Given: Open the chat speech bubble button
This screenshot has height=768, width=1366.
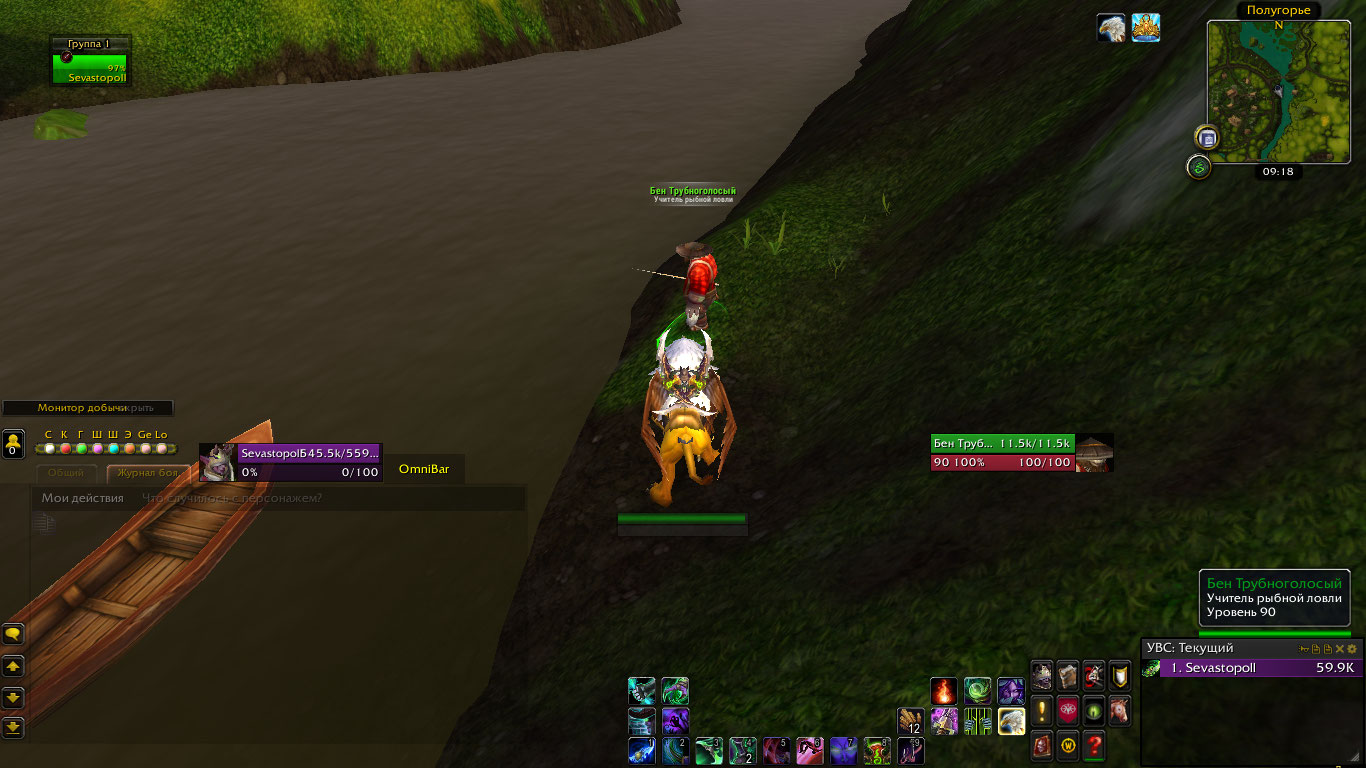Looking at the screenshot, I should [13, 634].
